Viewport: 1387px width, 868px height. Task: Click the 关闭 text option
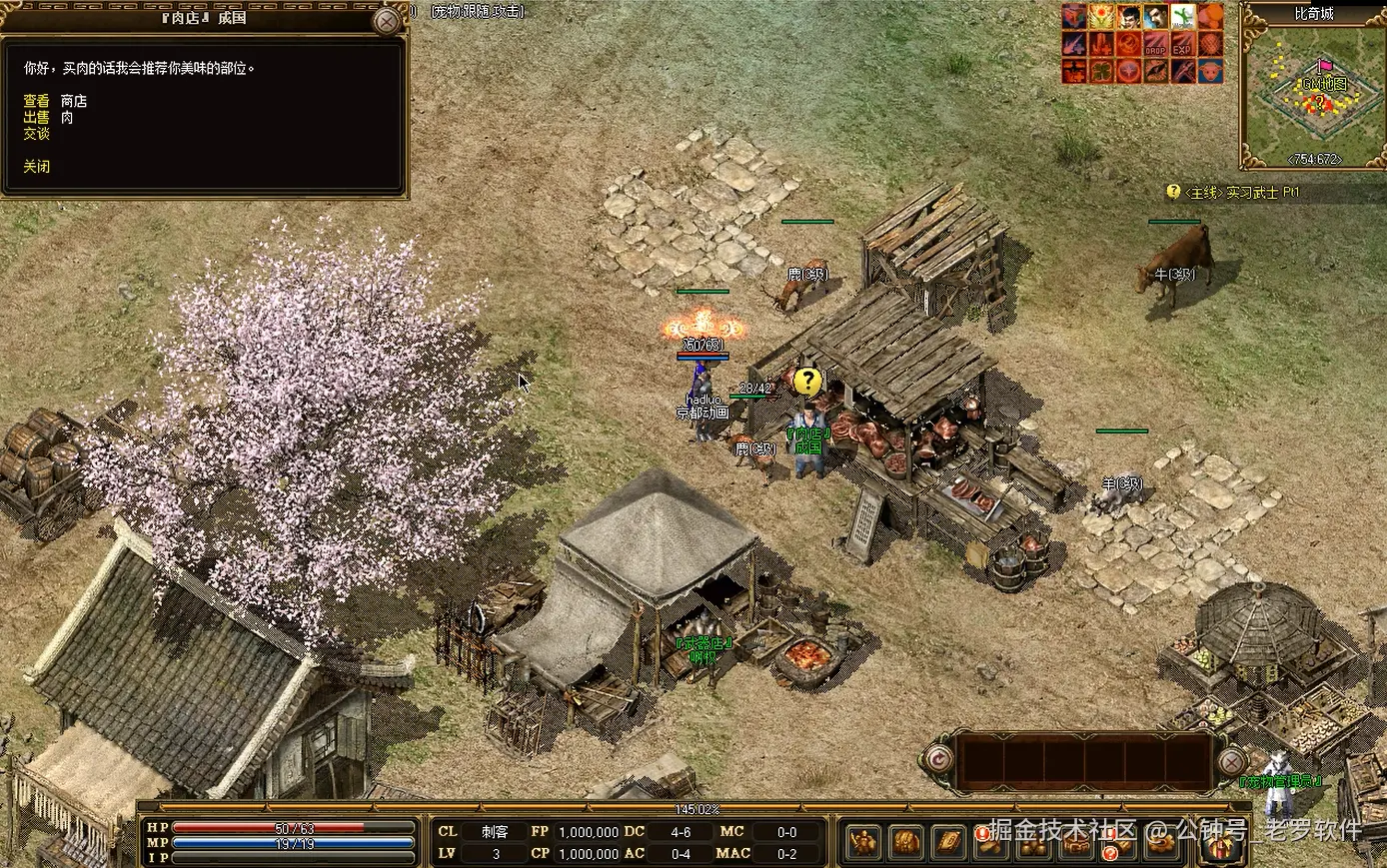tap(37, 167)
